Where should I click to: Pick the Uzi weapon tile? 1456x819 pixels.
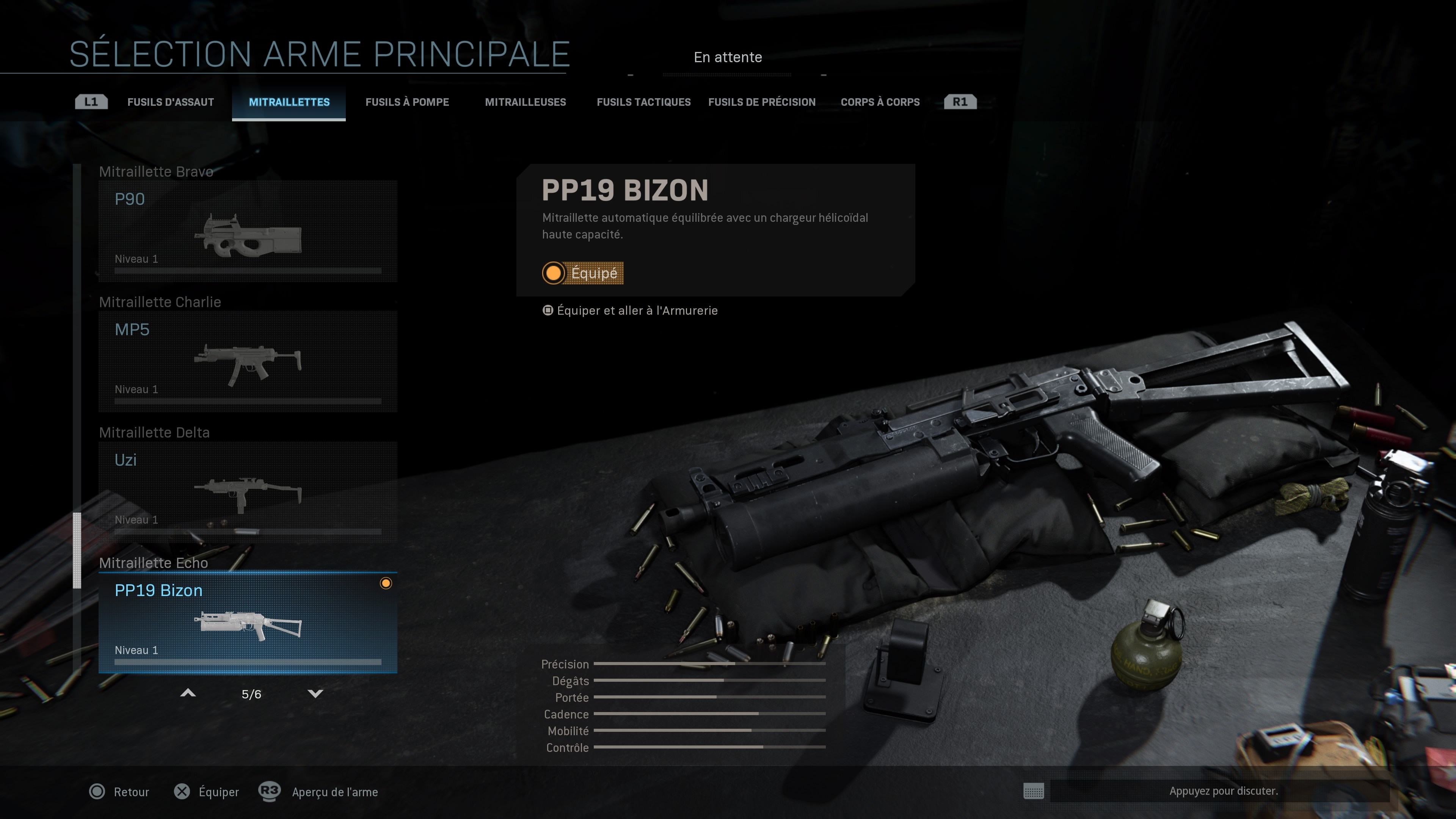click(x=248, y=492)
